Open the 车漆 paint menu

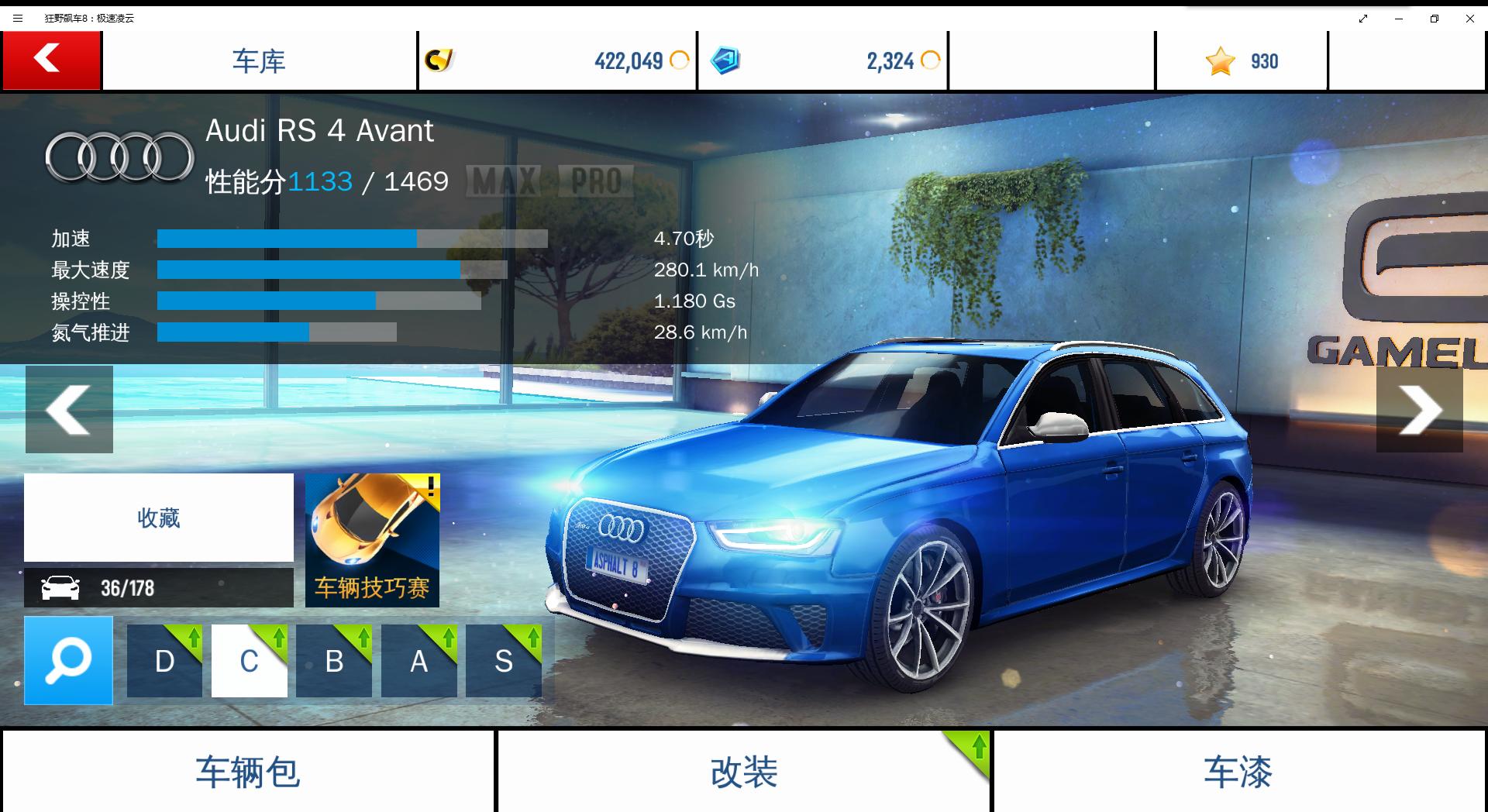1238,772
